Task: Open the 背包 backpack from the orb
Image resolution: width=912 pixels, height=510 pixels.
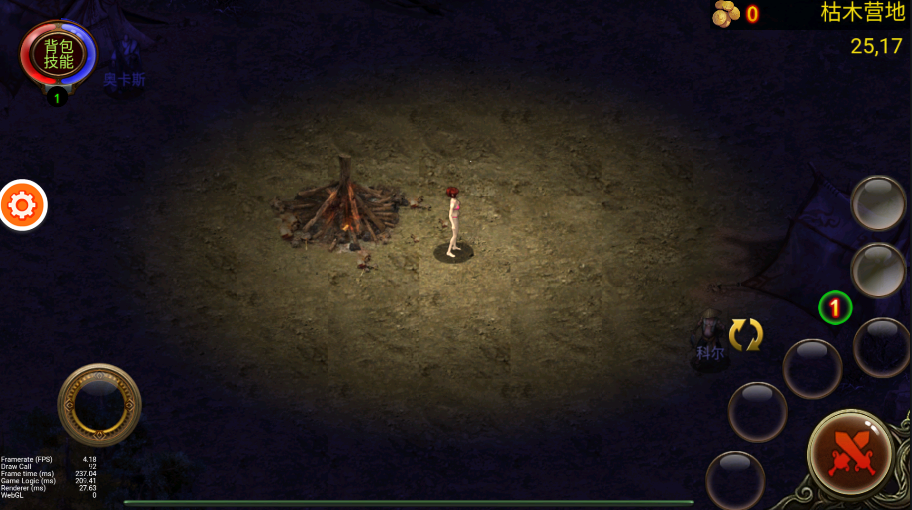Action: click(x=59, y=46)
